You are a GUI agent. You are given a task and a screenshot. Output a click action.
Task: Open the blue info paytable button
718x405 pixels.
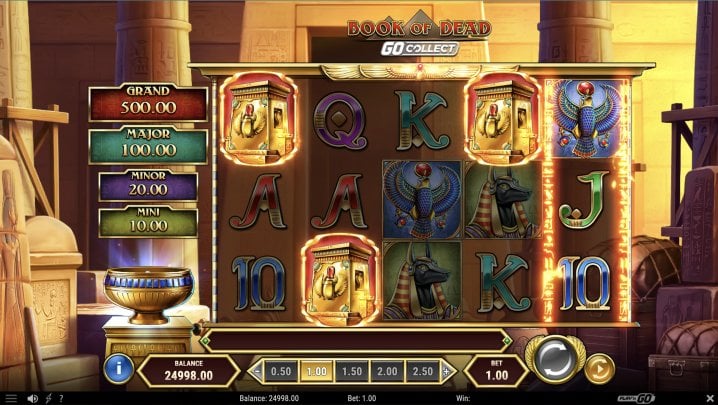pyautogui.click(x=118, y=368)
